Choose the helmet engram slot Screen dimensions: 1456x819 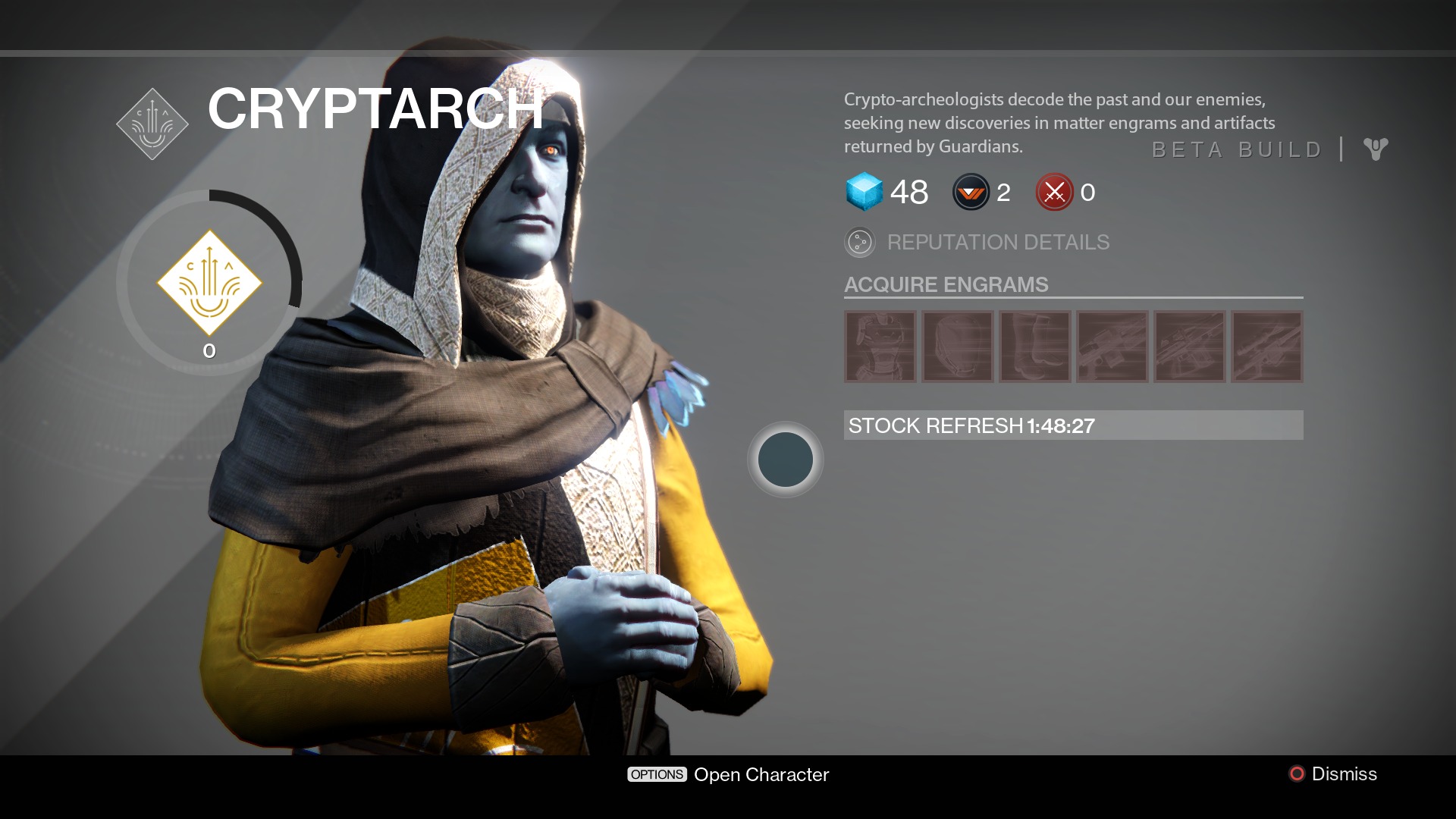click(958, 347)
